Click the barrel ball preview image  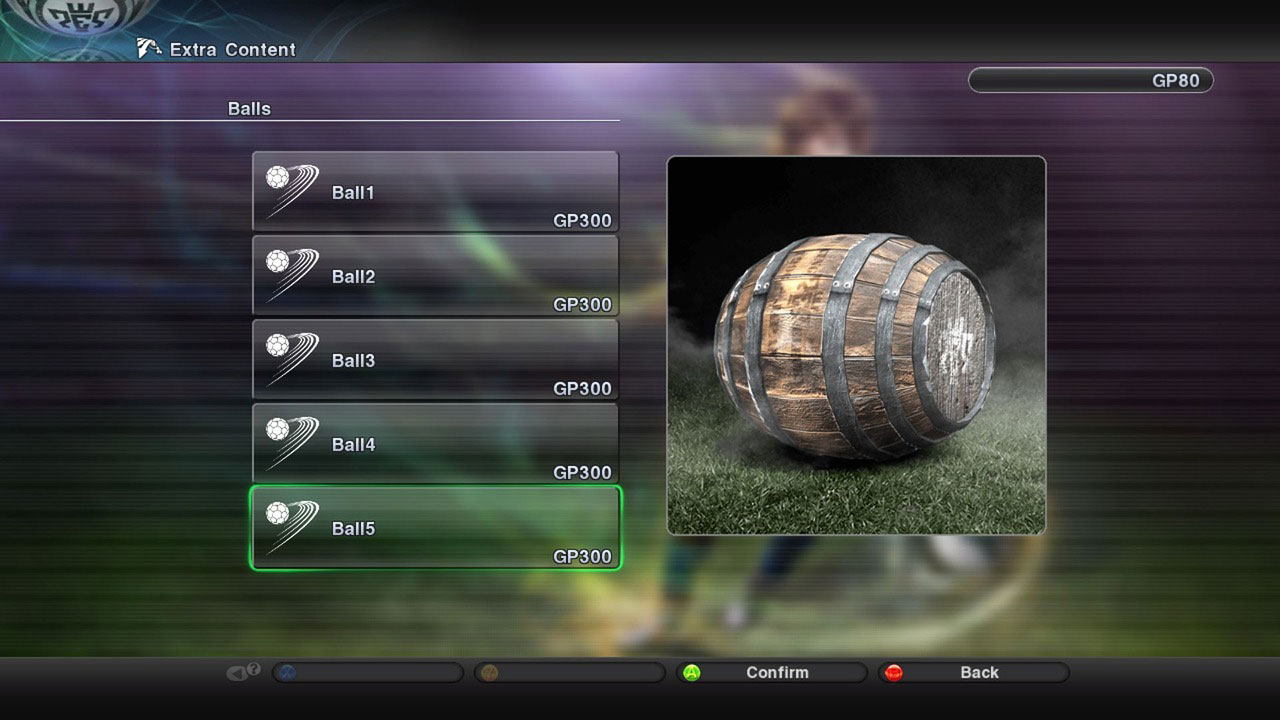click(857, 345)
